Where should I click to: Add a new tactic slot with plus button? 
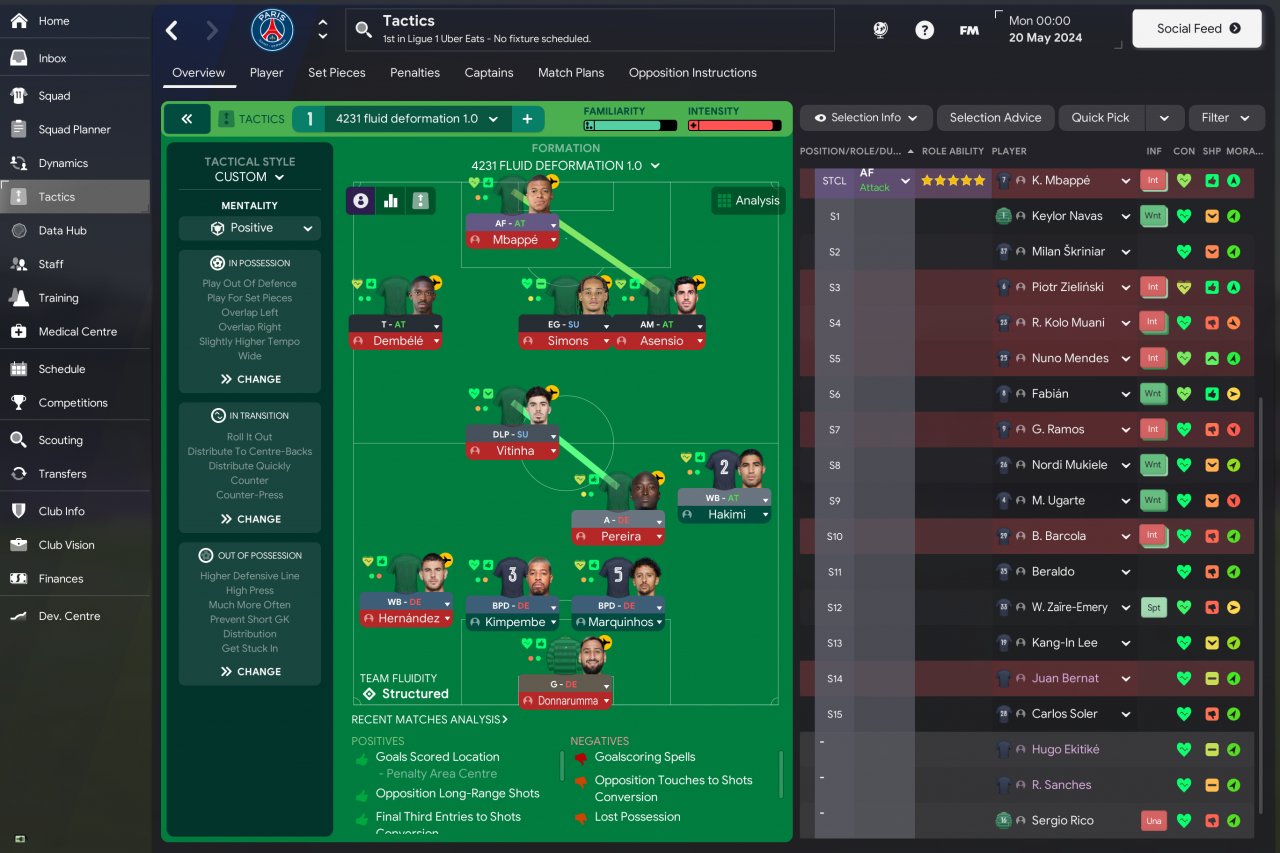pos(527,119)
